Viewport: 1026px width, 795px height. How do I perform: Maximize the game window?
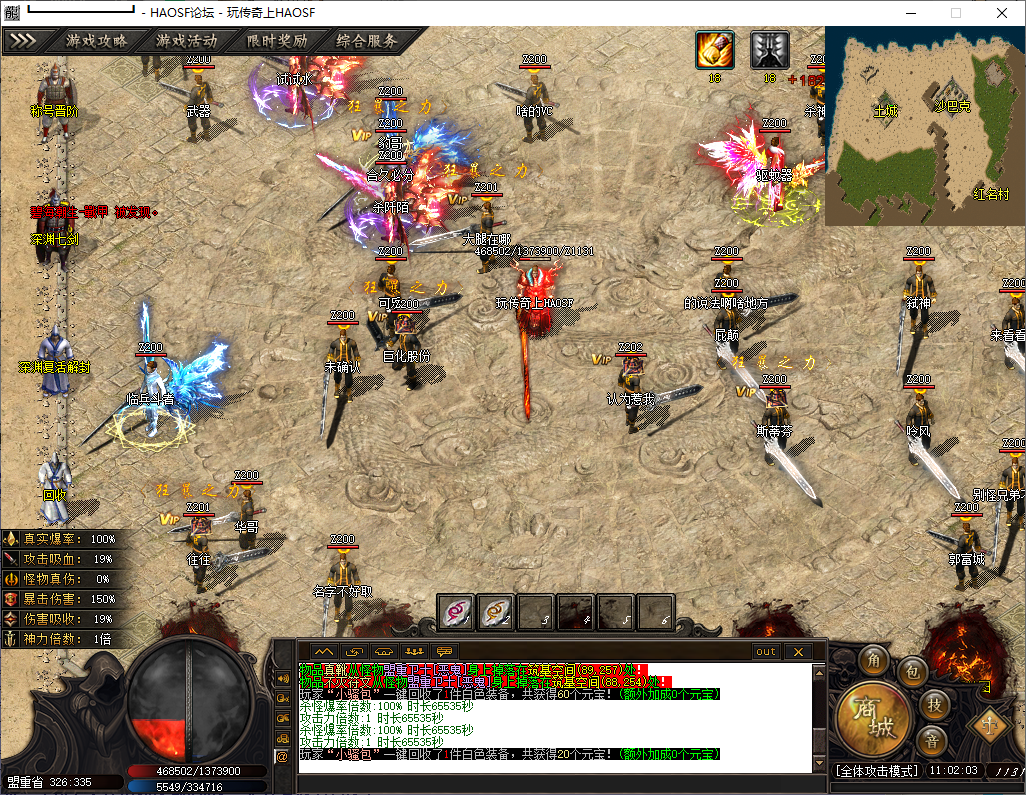955,13
